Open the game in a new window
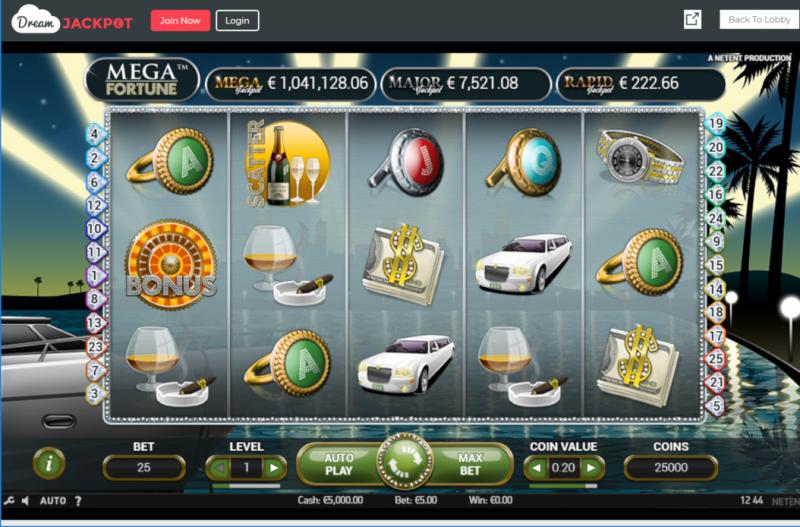The image size is (800, 527). [692, 20]
